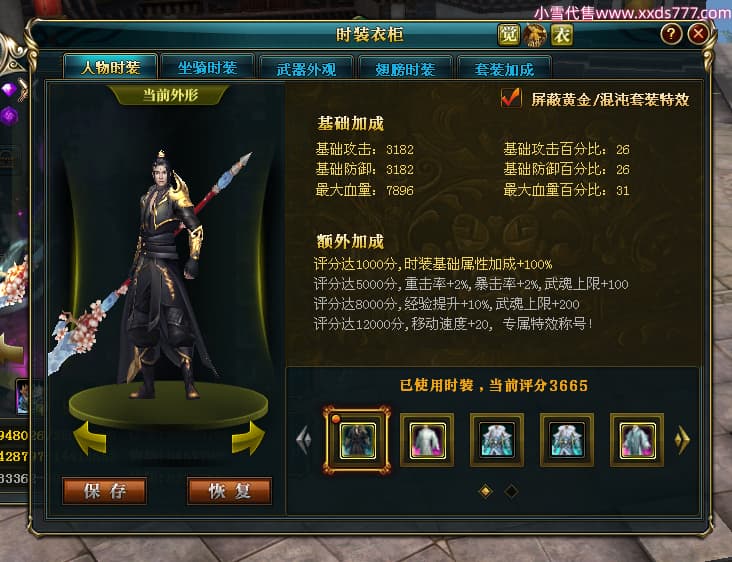Rotate the character model with the left gold arrow

(90, 437)
